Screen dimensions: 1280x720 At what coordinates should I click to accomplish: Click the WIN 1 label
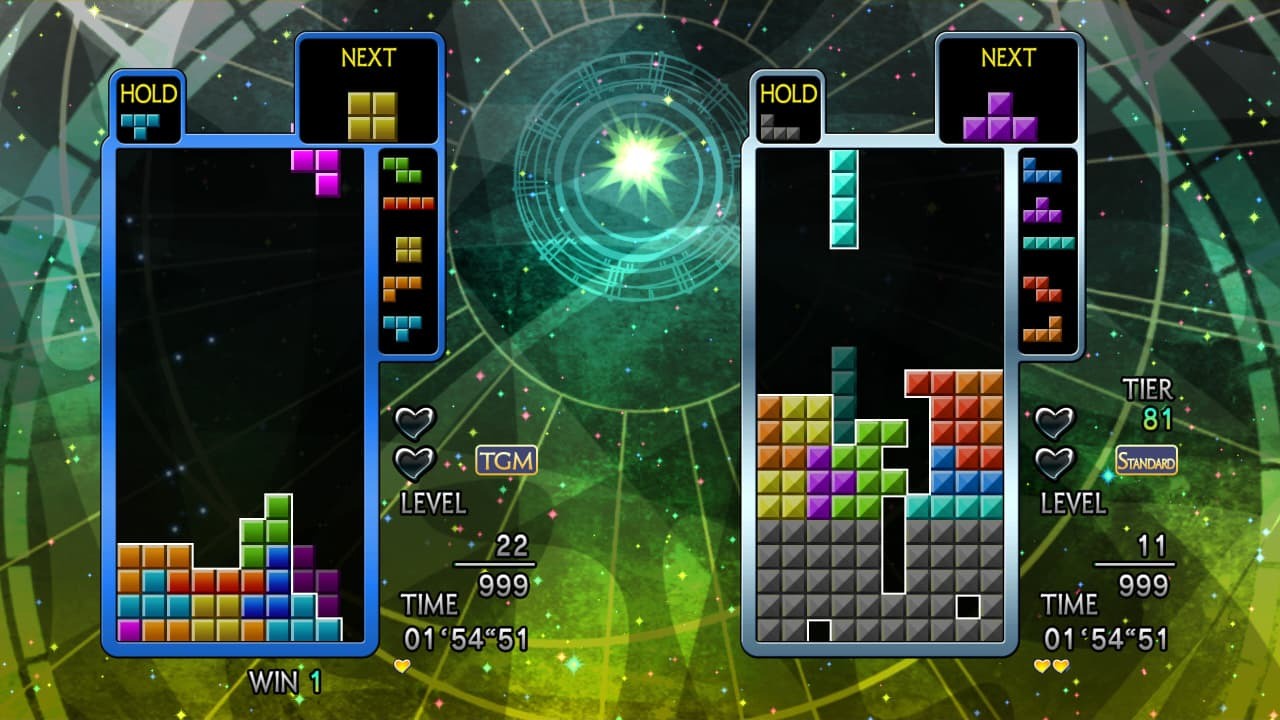[x=283, y=683]
